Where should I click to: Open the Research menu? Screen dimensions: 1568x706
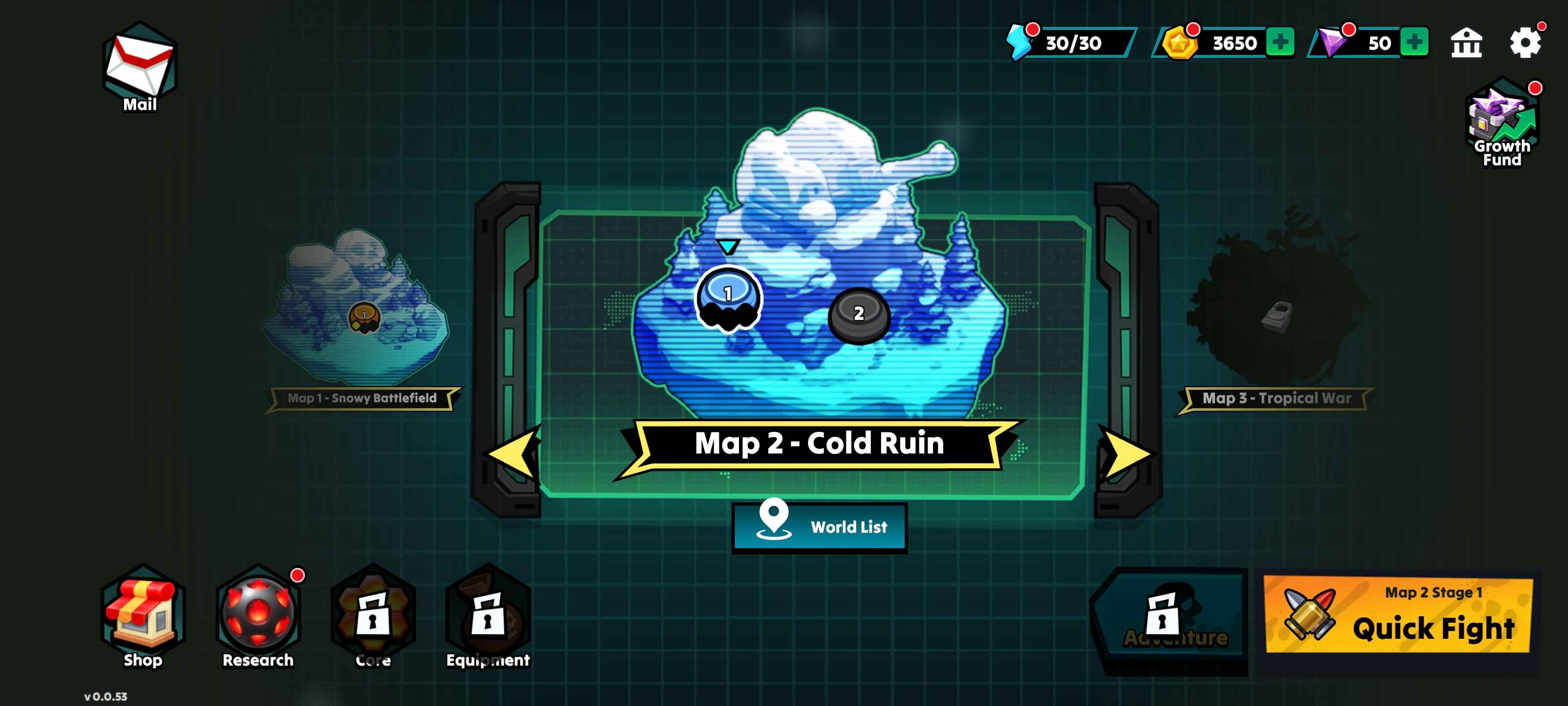(258, 616)
